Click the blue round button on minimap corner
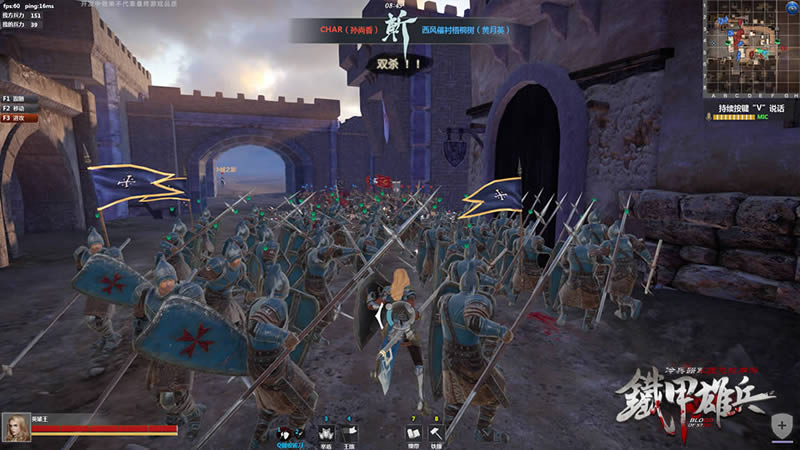Screen dimensions: 800x450 point(789,8)
